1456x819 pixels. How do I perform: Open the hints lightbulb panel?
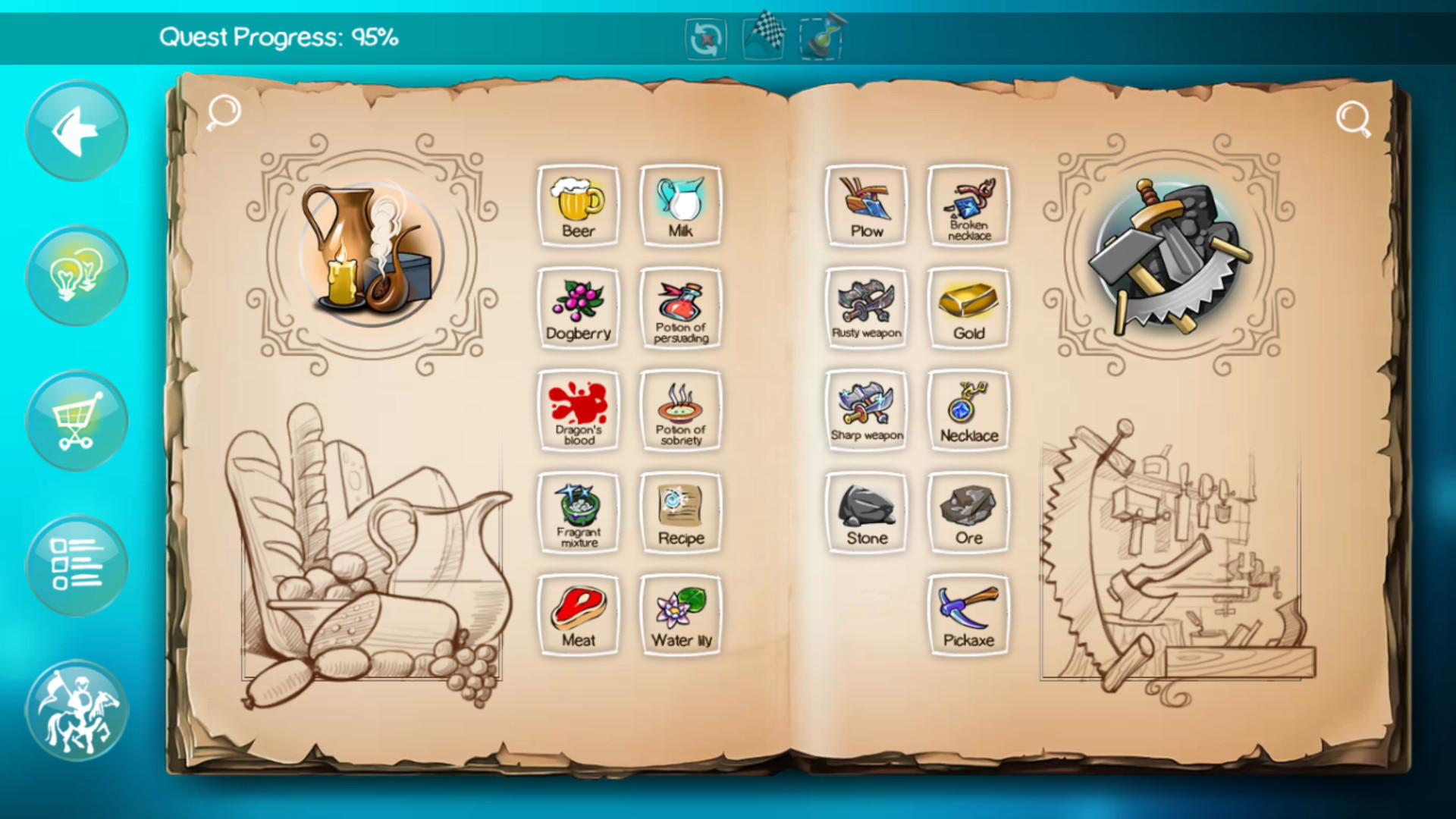coord(76,275)
